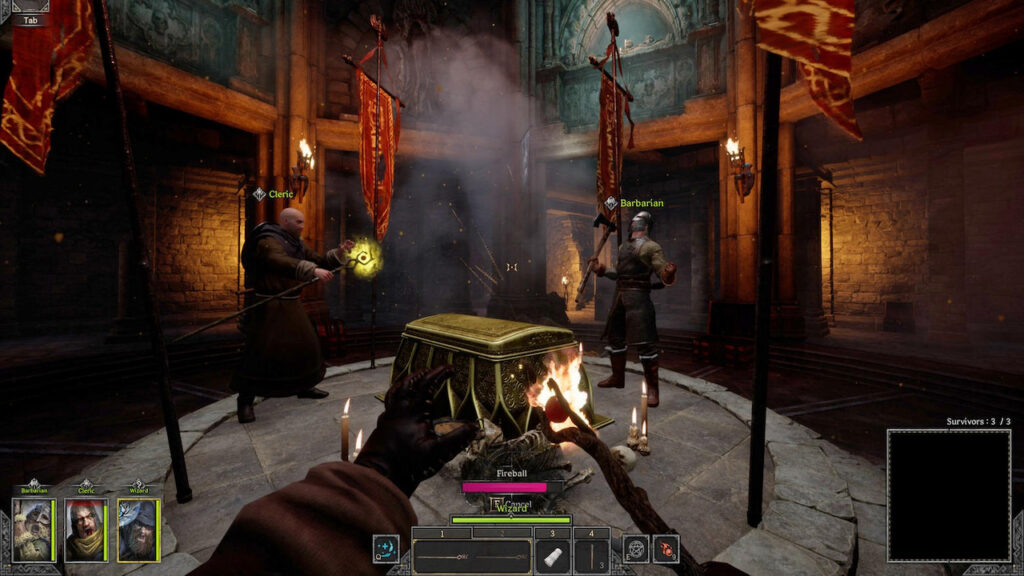Choose the red fireball spell icon
This screenshot has height=576, width=1024.
(666, 548)
